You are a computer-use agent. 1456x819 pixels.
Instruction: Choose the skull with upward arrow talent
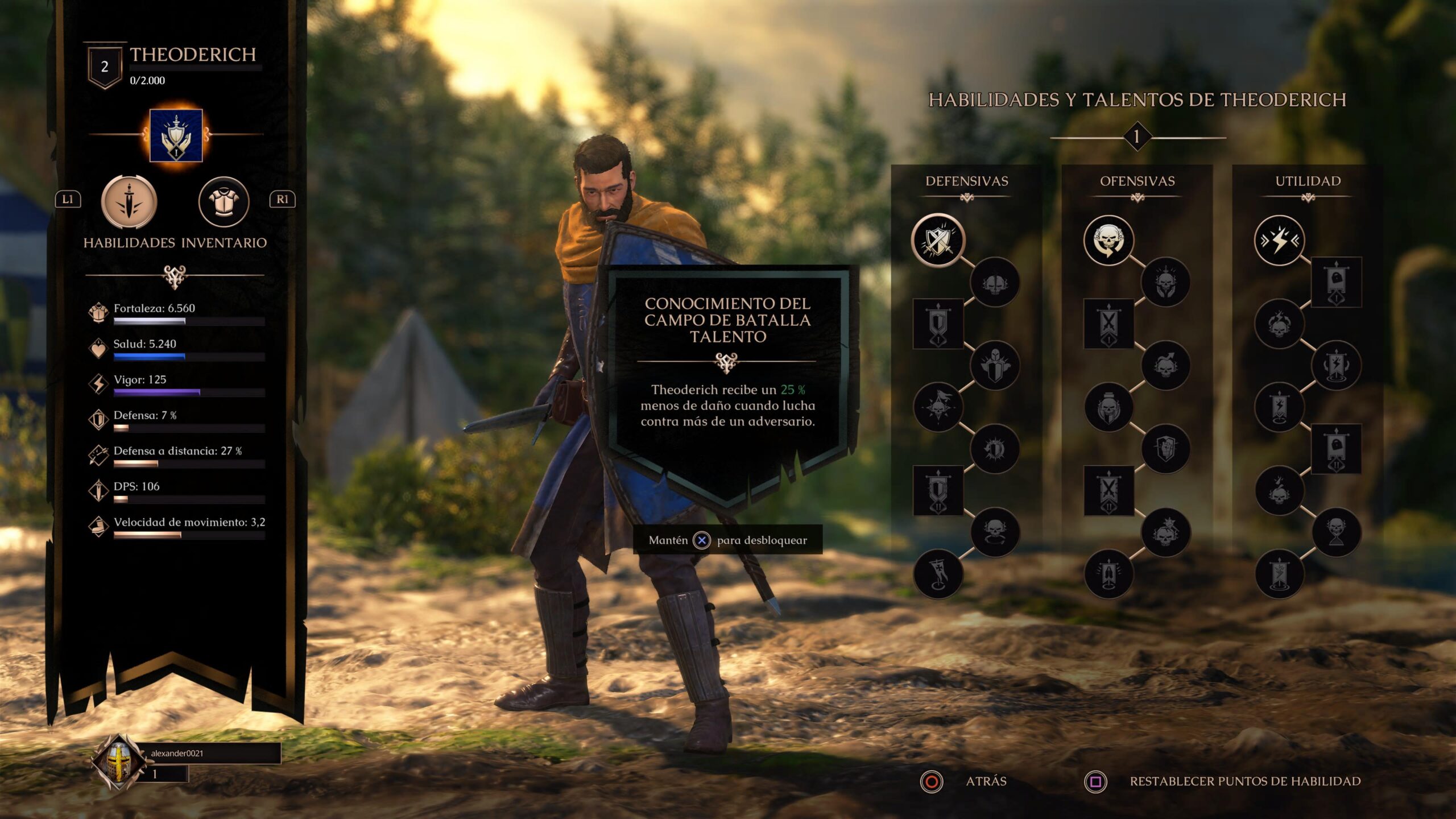point(1165,366)
